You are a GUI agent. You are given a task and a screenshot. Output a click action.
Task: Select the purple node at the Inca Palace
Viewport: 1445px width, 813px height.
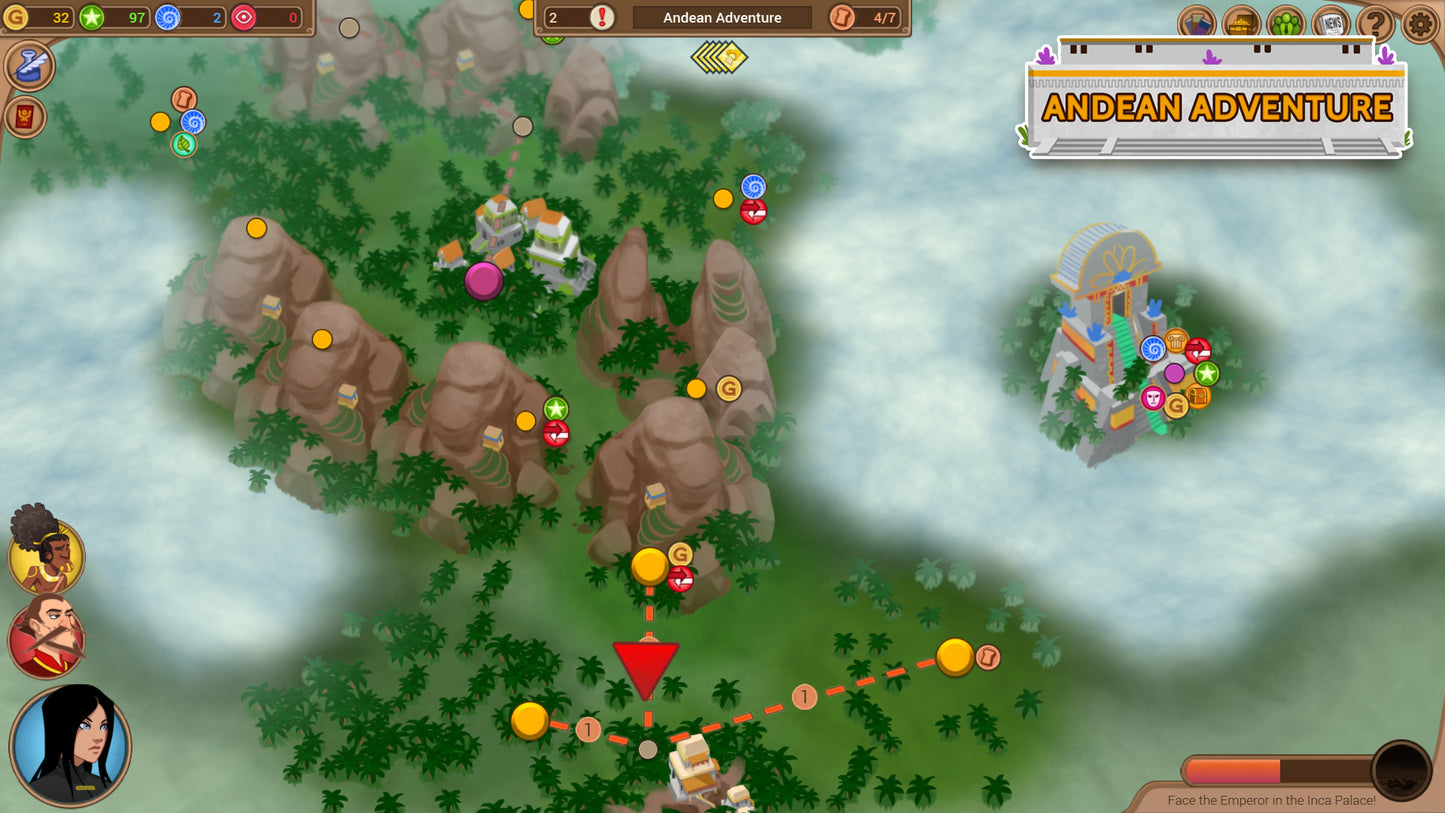click(x=1174, y=373)
